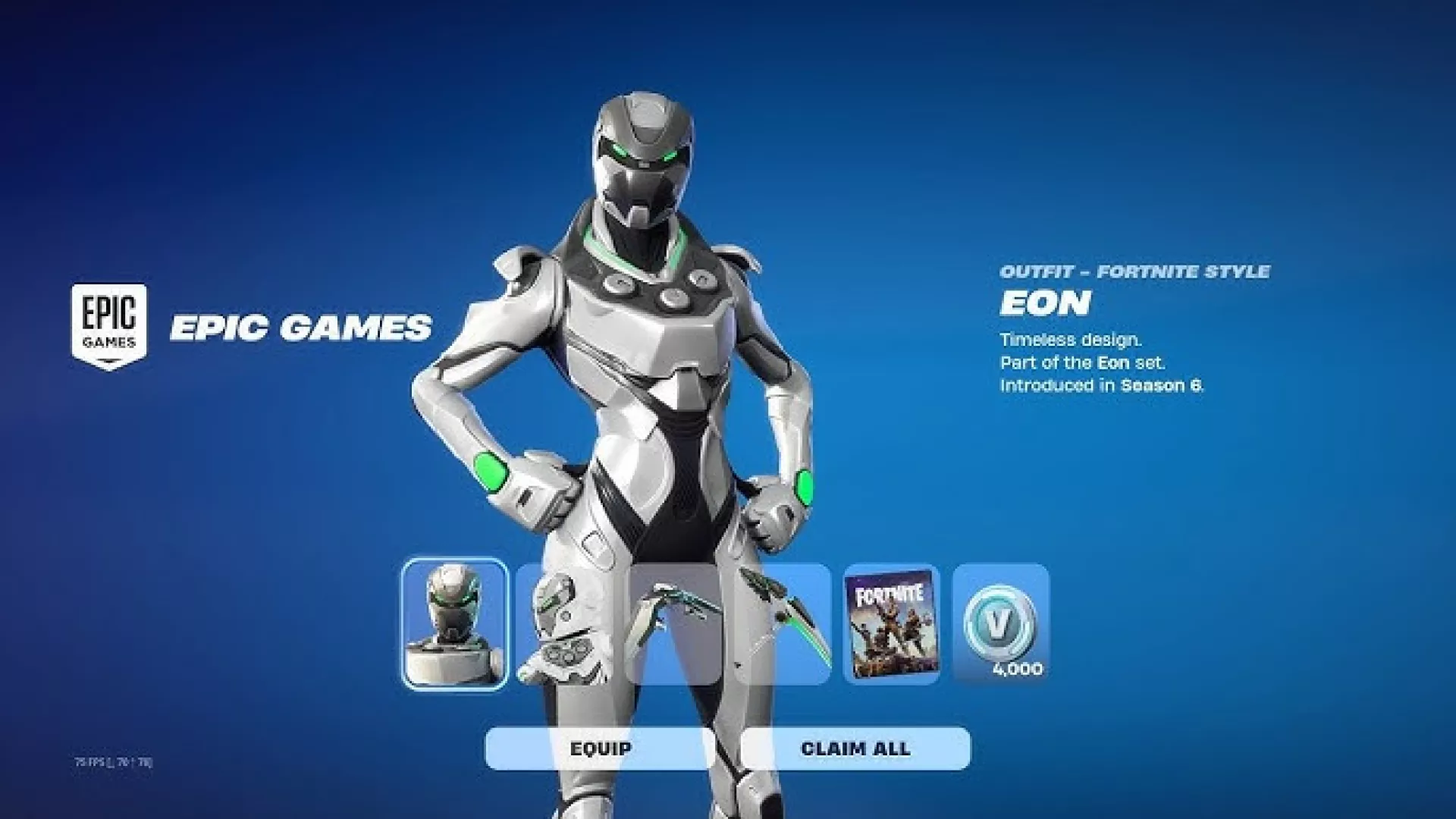Screen dimensions: 1456x819
Task: Choose the Eon back bling item
Action: (x=561, y=624)
